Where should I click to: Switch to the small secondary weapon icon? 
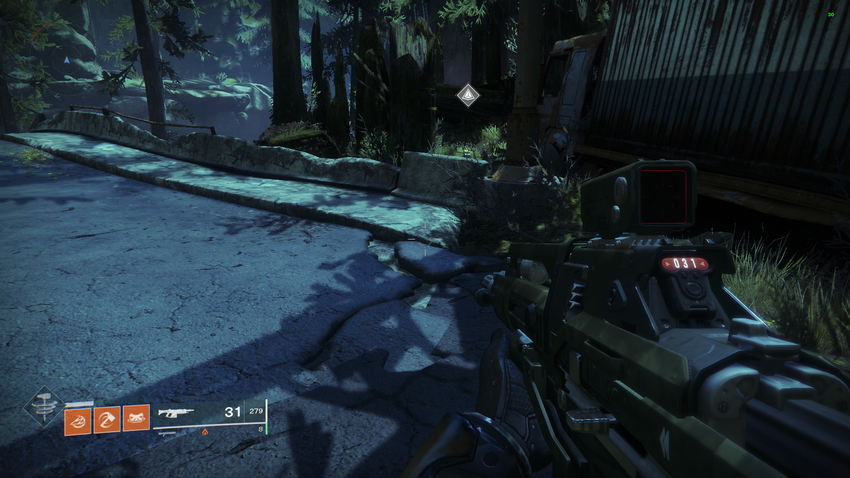click(167, 434)
